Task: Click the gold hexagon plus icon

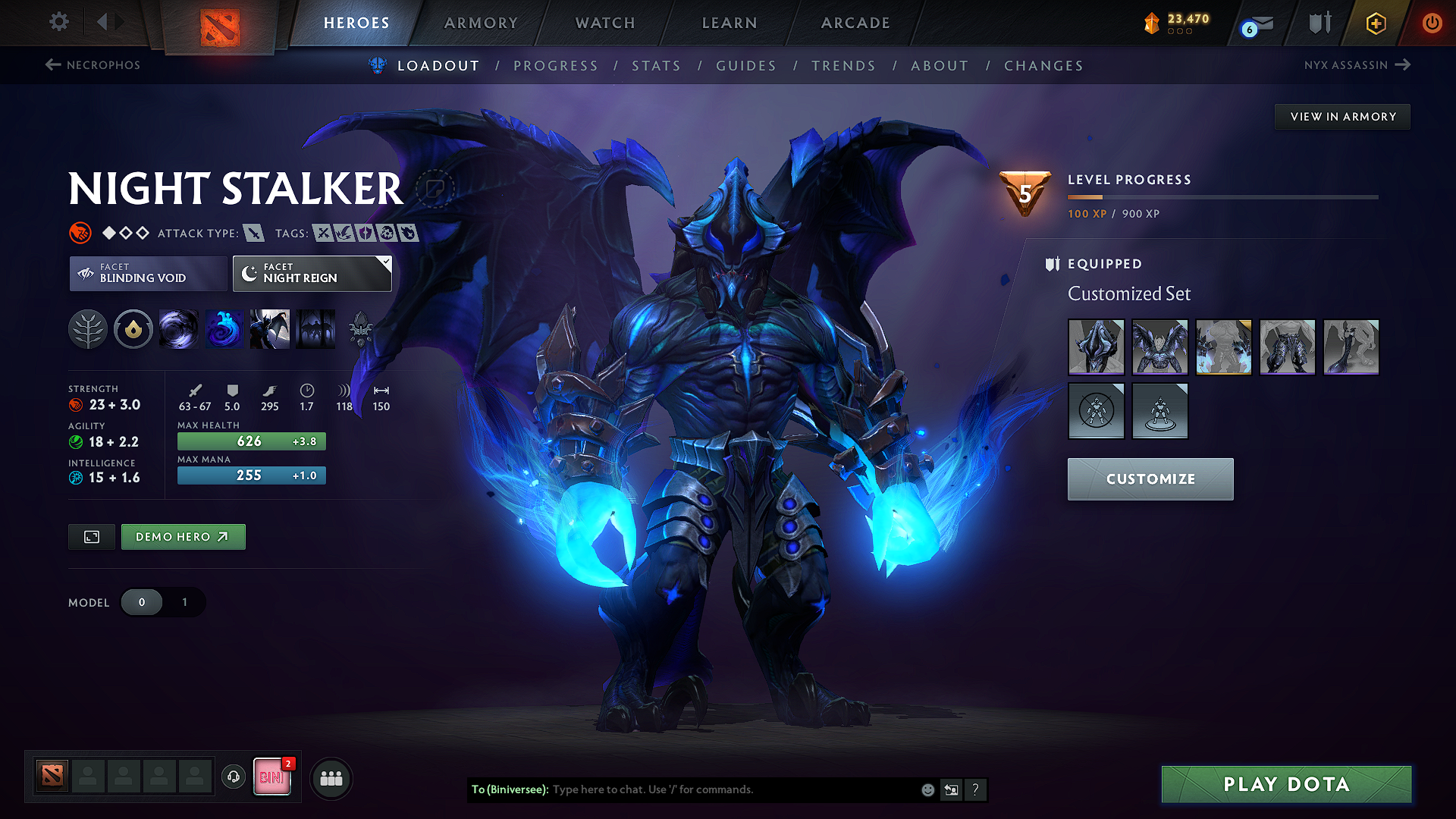Action: [x=1375, y=23]
